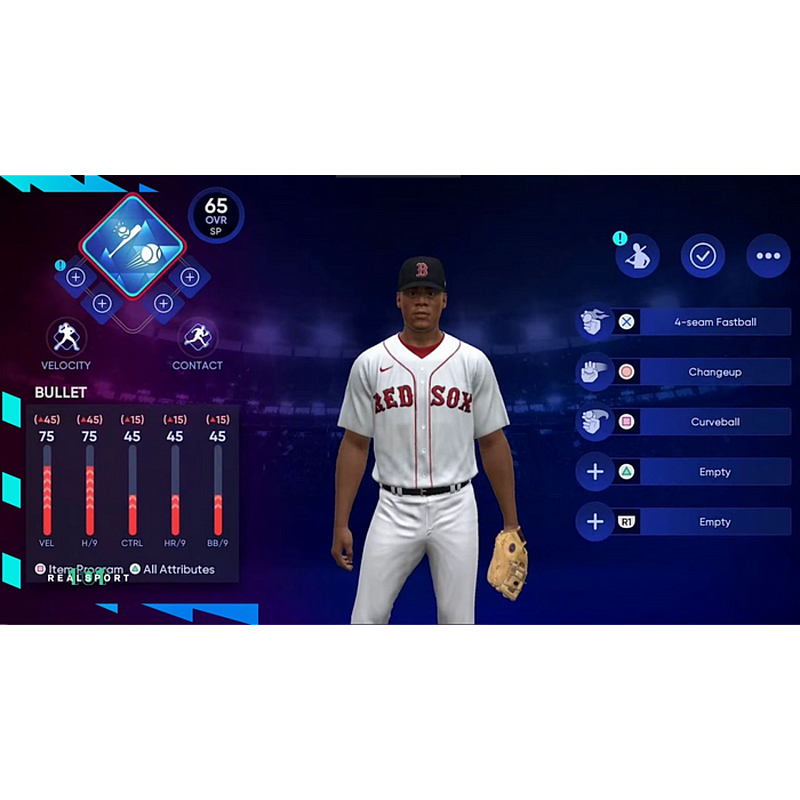Open the three-dots more options button
The height and width of the screenshot is (800, 800).
768,256
